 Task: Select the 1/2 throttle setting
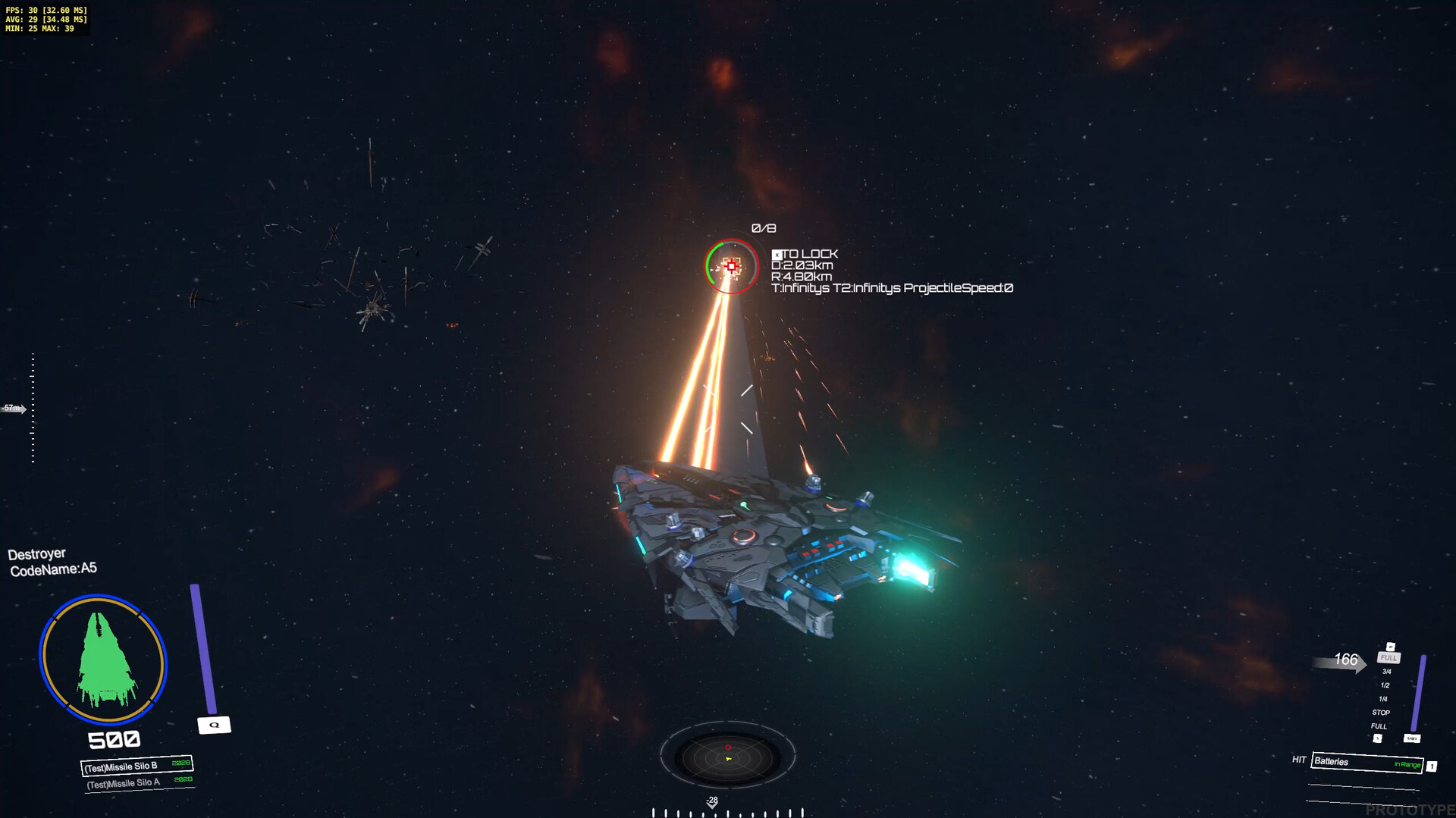click(x=1385, y=685)
